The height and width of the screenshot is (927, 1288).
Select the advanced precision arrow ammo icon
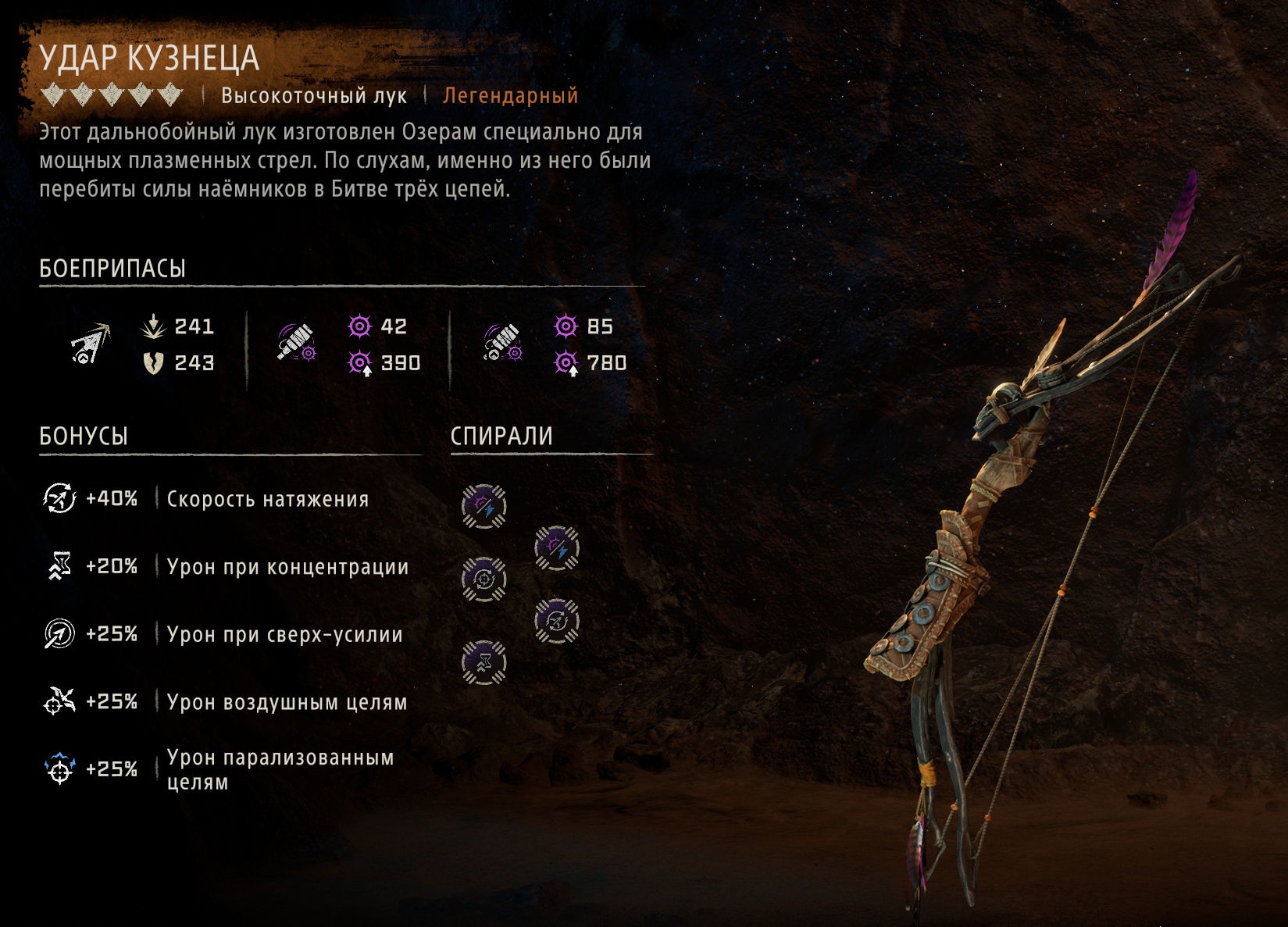[91, 344]
